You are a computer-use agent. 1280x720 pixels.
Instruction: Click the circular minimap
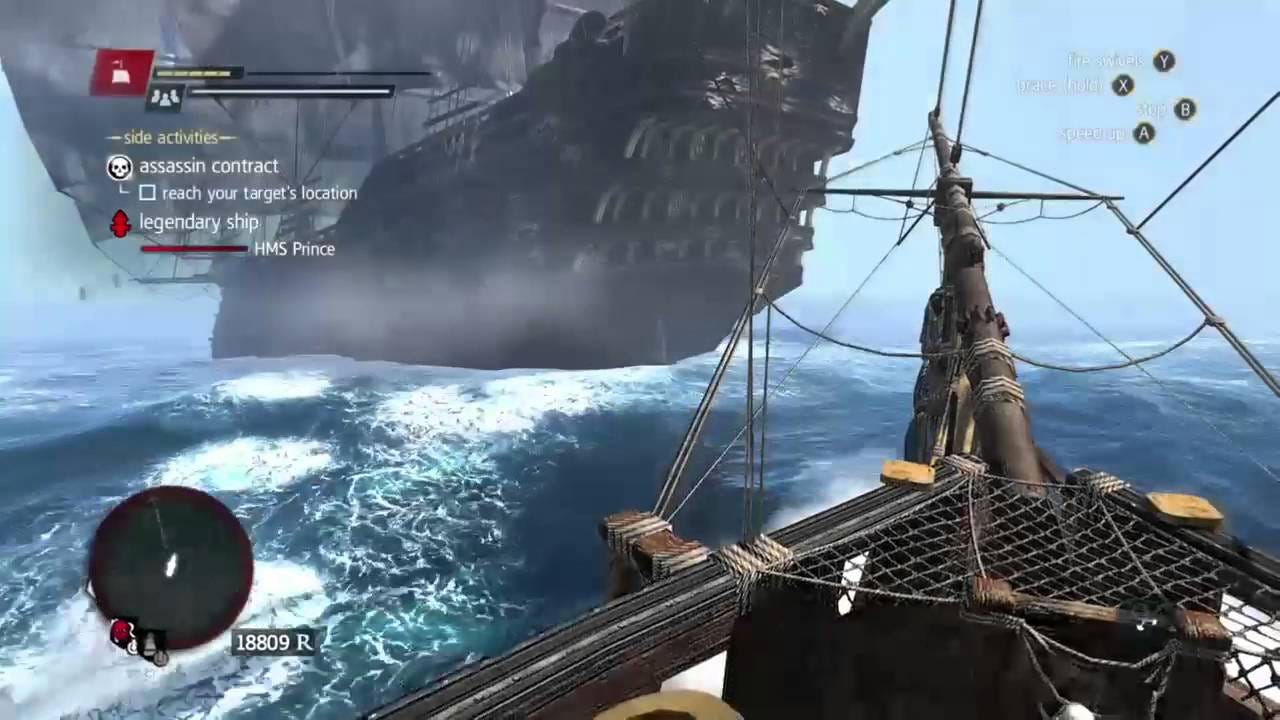[x=170, y=567]
